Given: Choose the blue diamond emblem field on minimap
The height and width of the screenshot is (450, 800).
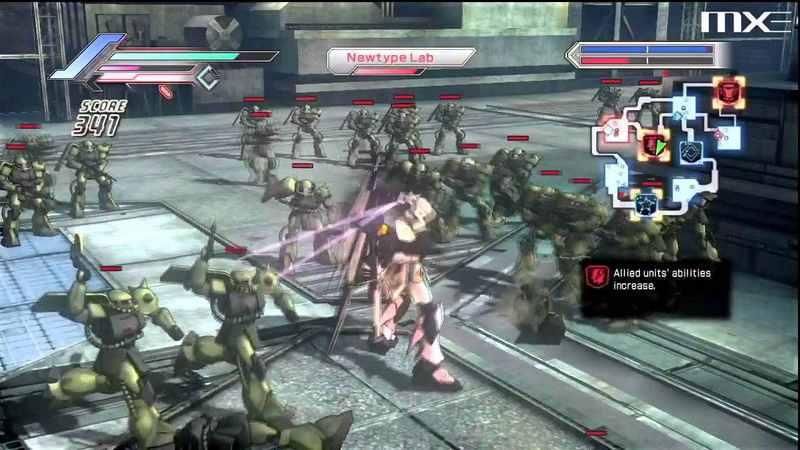Looking at the screenshot, I should tap(690, 151).
